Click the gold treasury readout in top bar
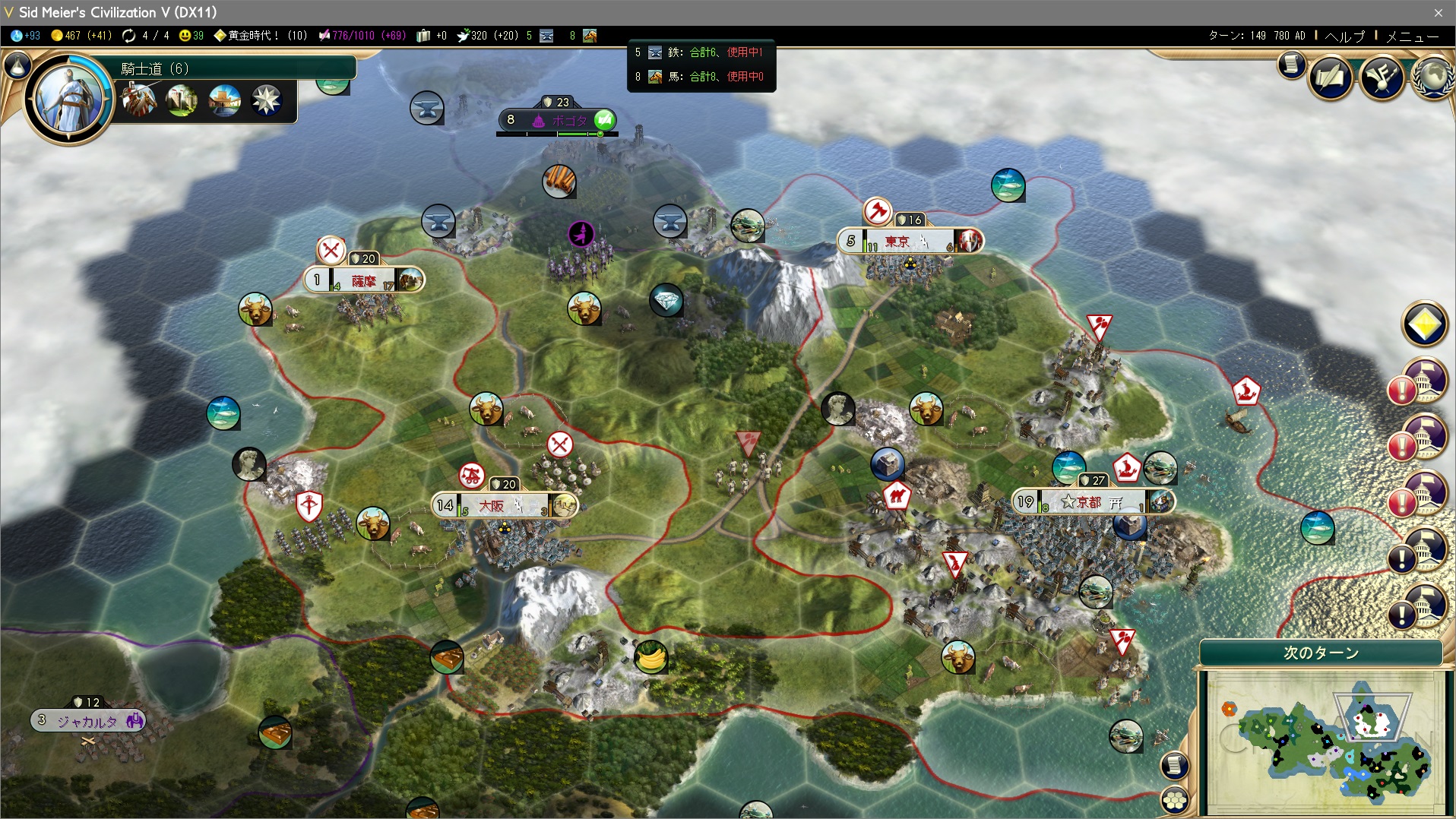The image size is (1456, 819). pos(81,36)
